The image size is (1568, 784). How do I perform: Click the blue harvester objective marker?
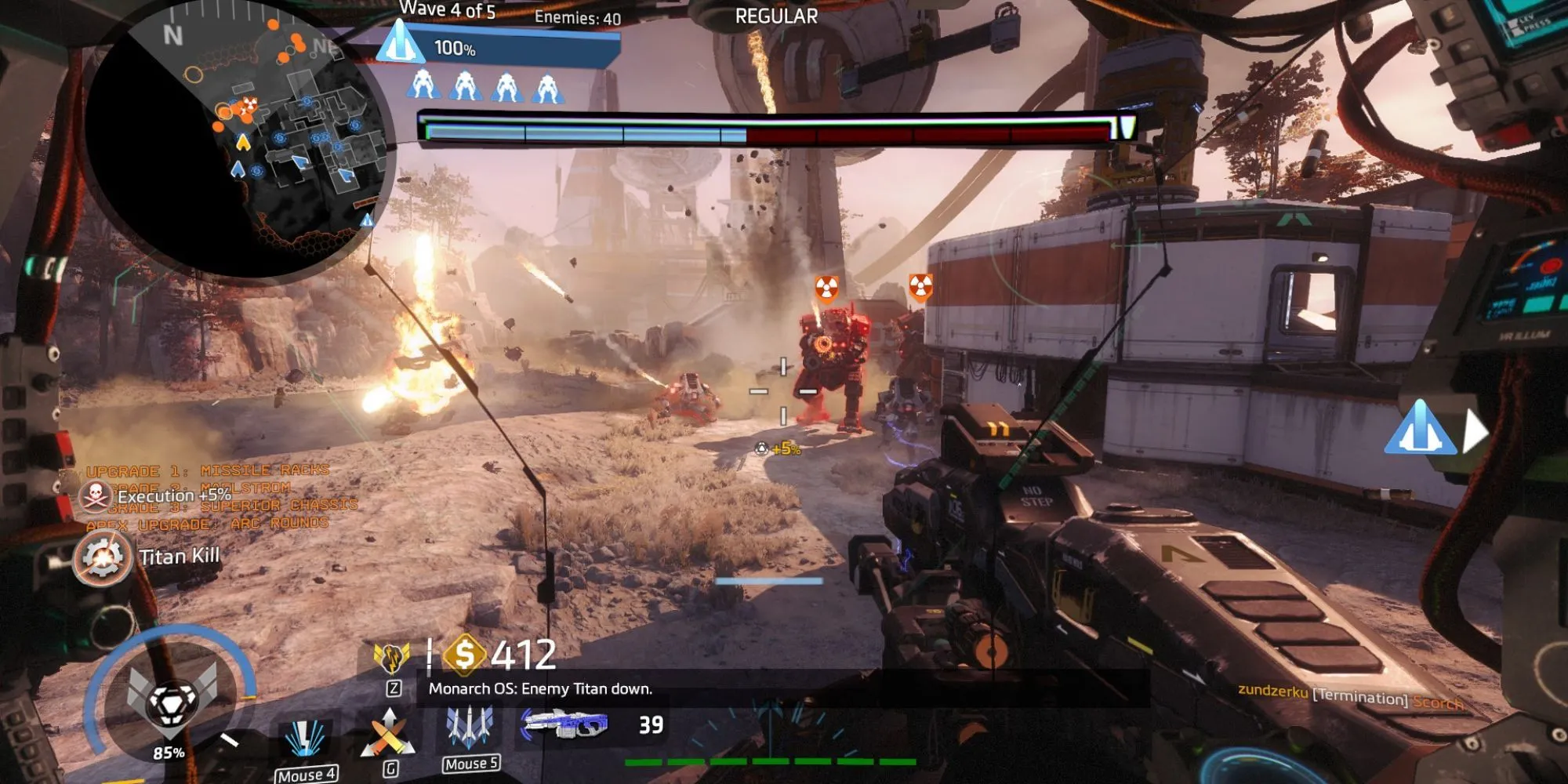point(1419,429)
